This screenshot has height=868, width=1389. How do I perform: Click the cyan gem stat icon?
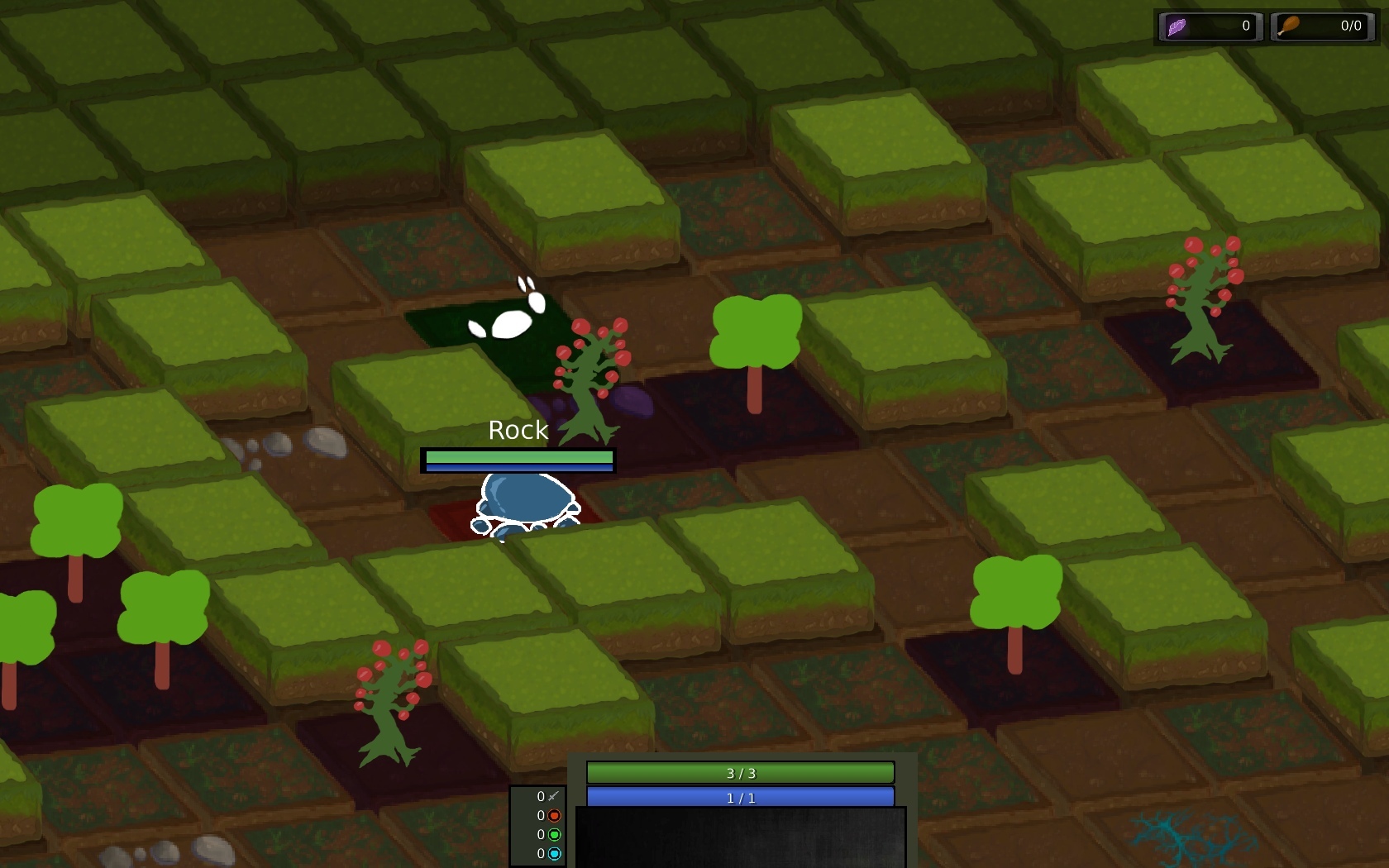(555, 854)
